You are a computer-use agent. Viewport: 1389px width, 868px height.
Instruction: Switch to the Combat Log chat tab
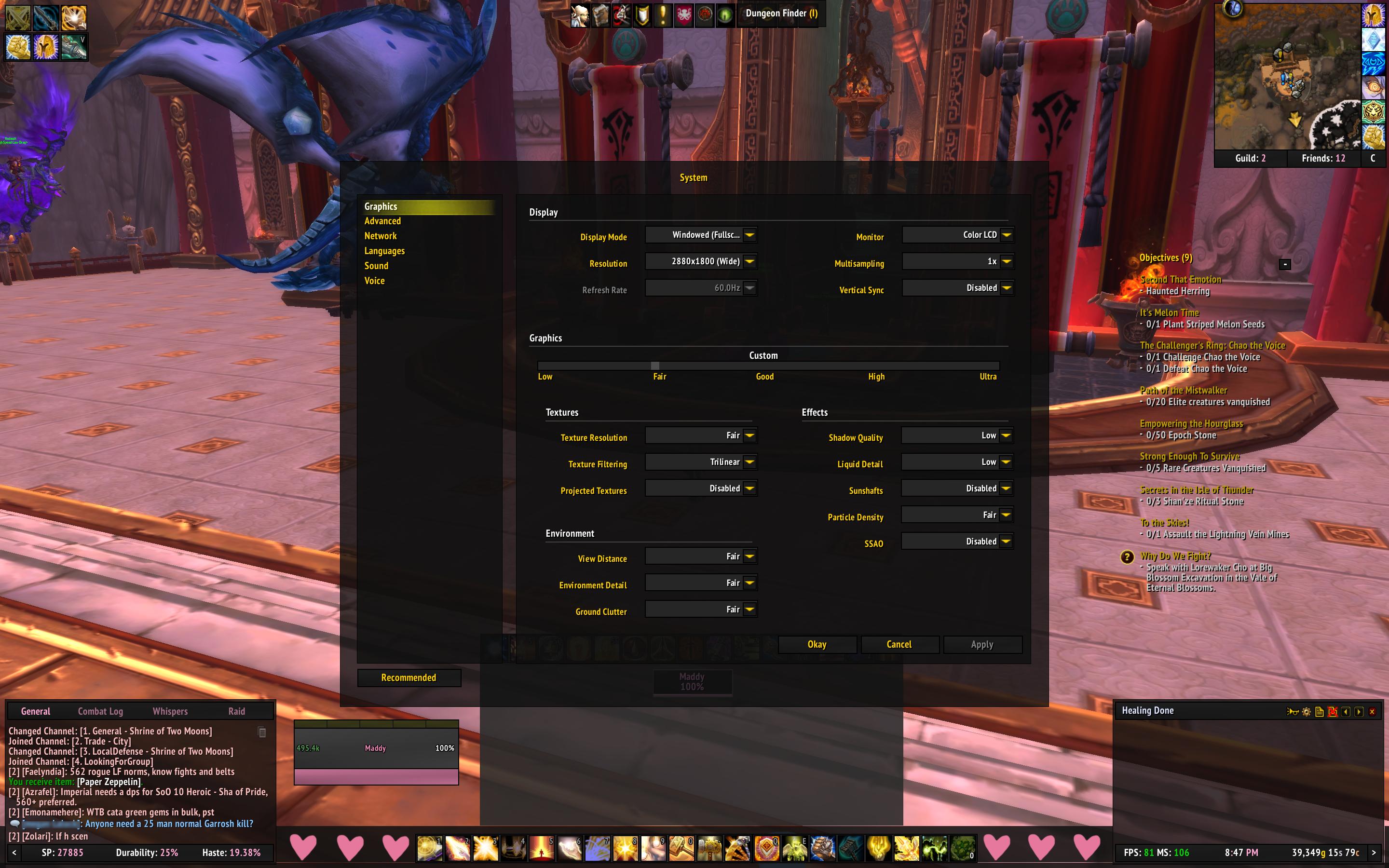[100, 711]
